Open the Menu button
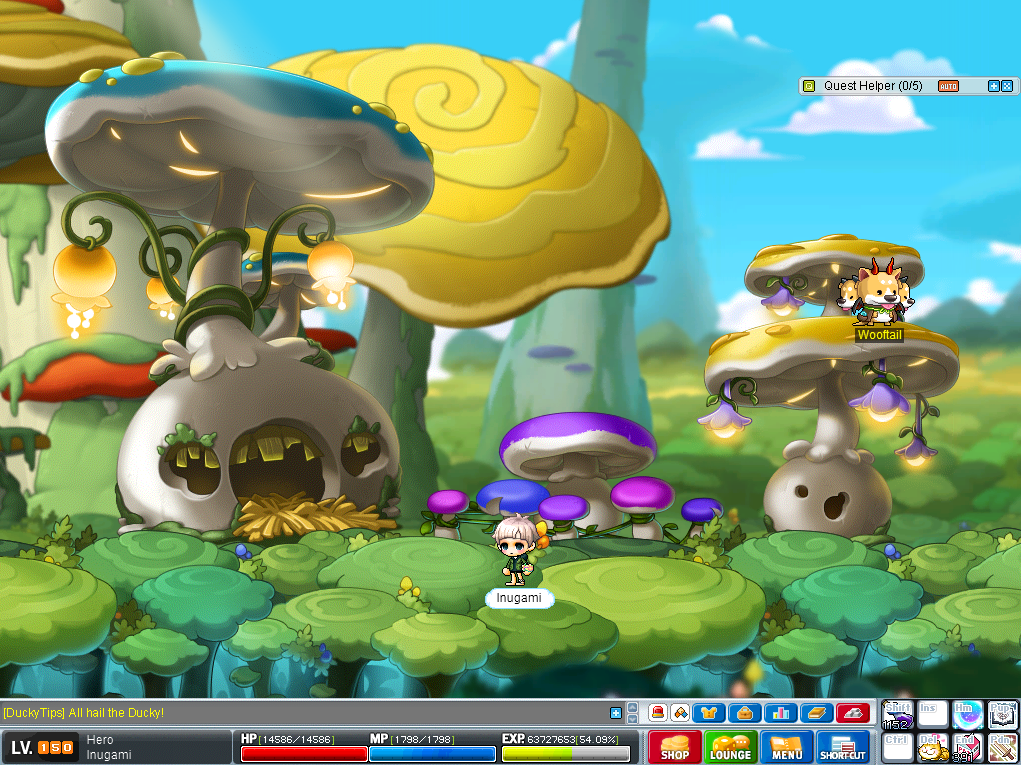This screenshot has width=1021, height=765. pos(787,747)
